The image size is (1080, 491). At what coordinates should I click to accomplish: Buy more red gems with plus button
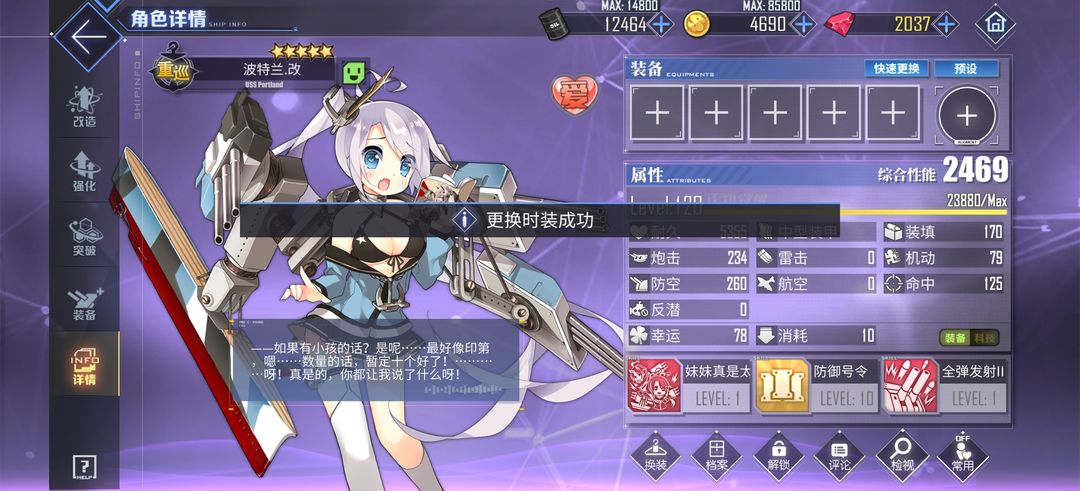[x=945, y=24]
